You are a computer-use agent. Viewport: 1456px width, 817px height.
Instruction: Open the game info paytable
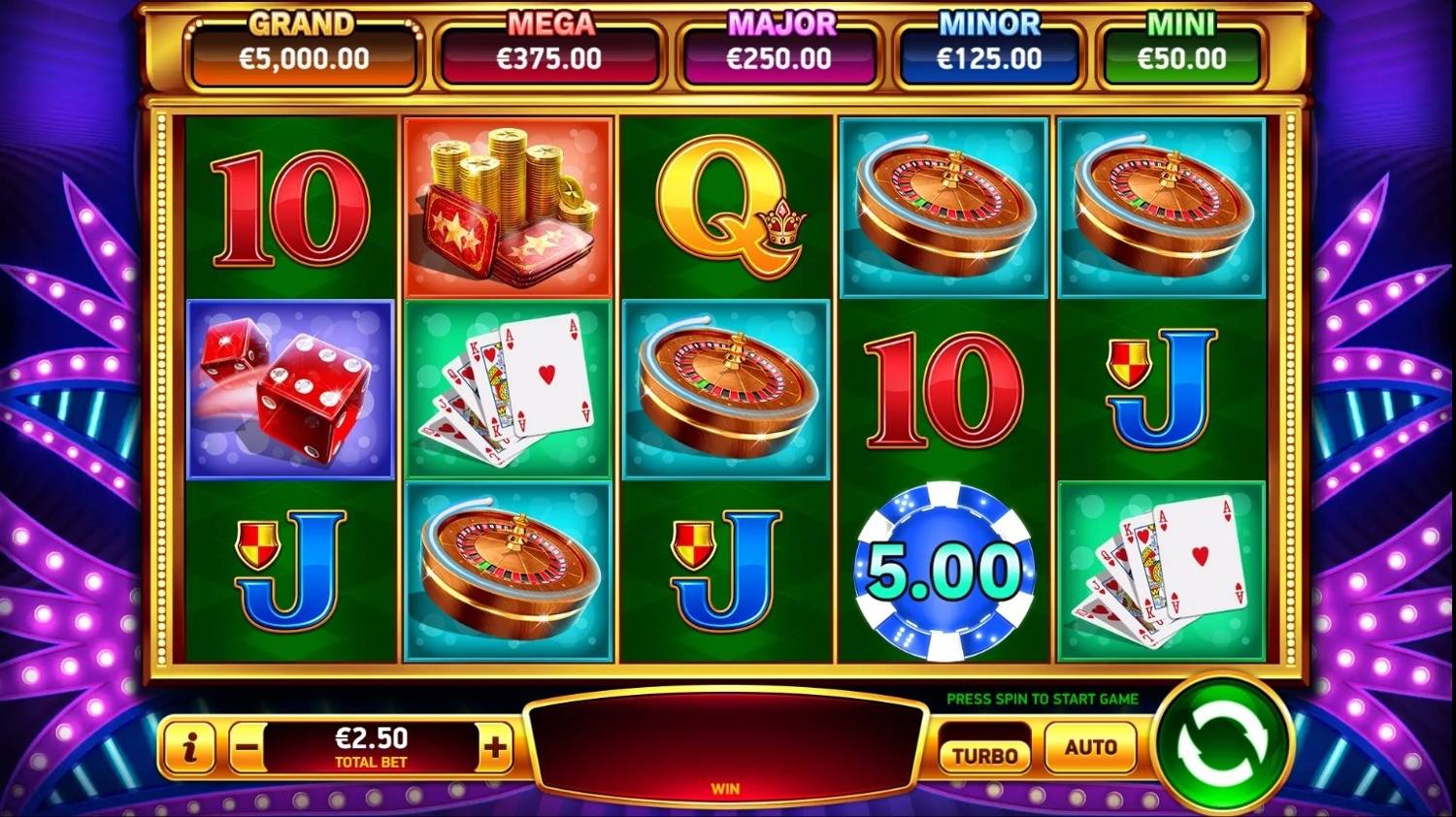190,747
